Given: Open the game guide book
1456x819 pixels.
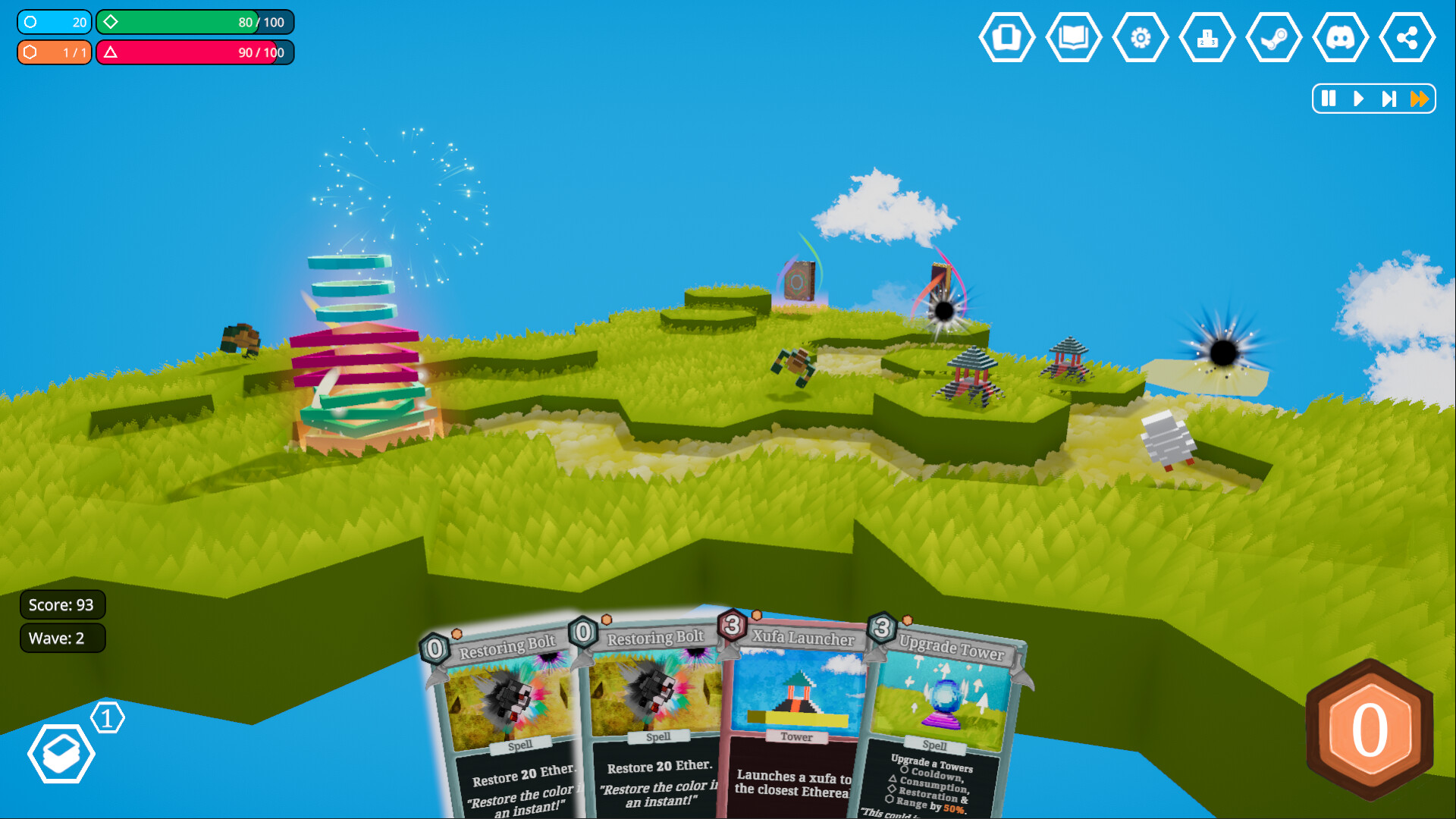Looking at the screenshot, I should point(1074,36).
